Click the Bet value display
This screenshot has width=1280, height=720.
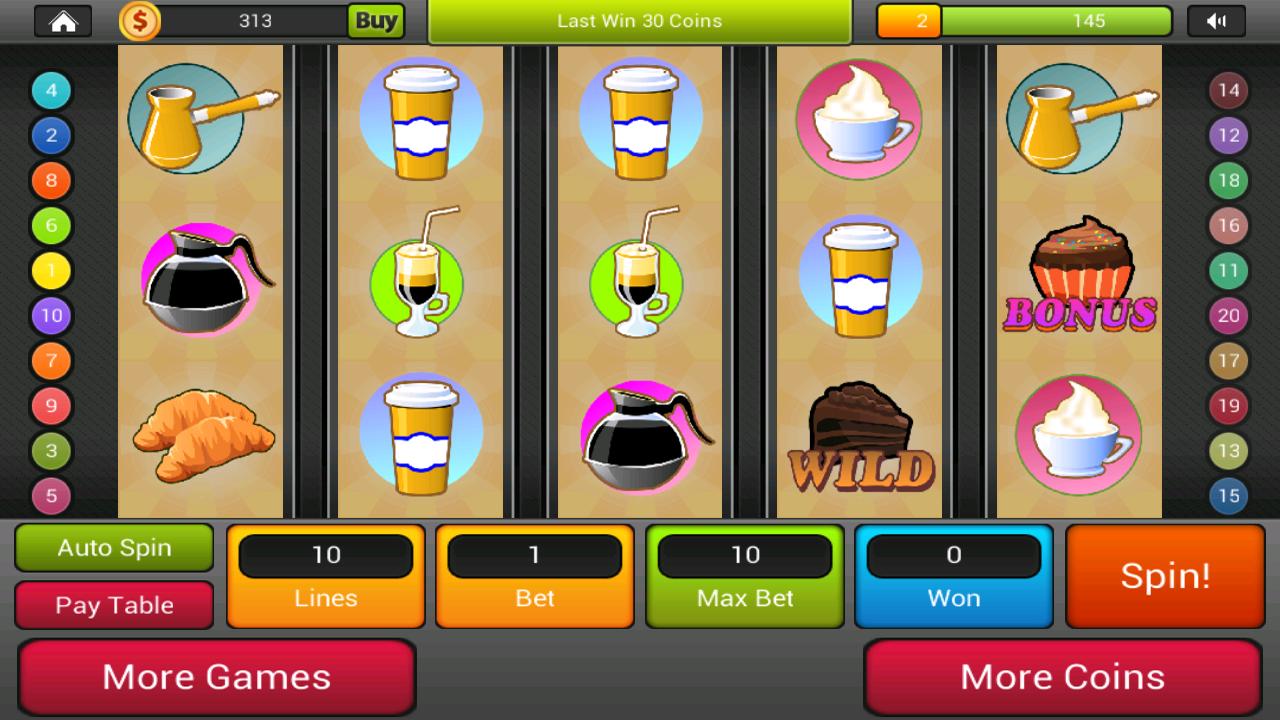534,555
